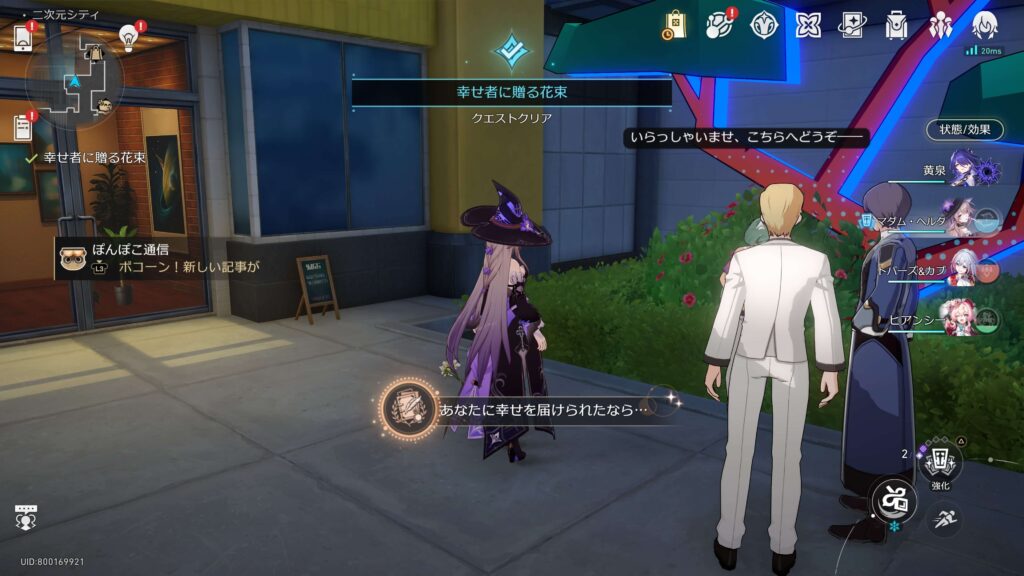Open the shopping bag store icon
This screenshot has height=576, width=1024.
click(675, 24)
